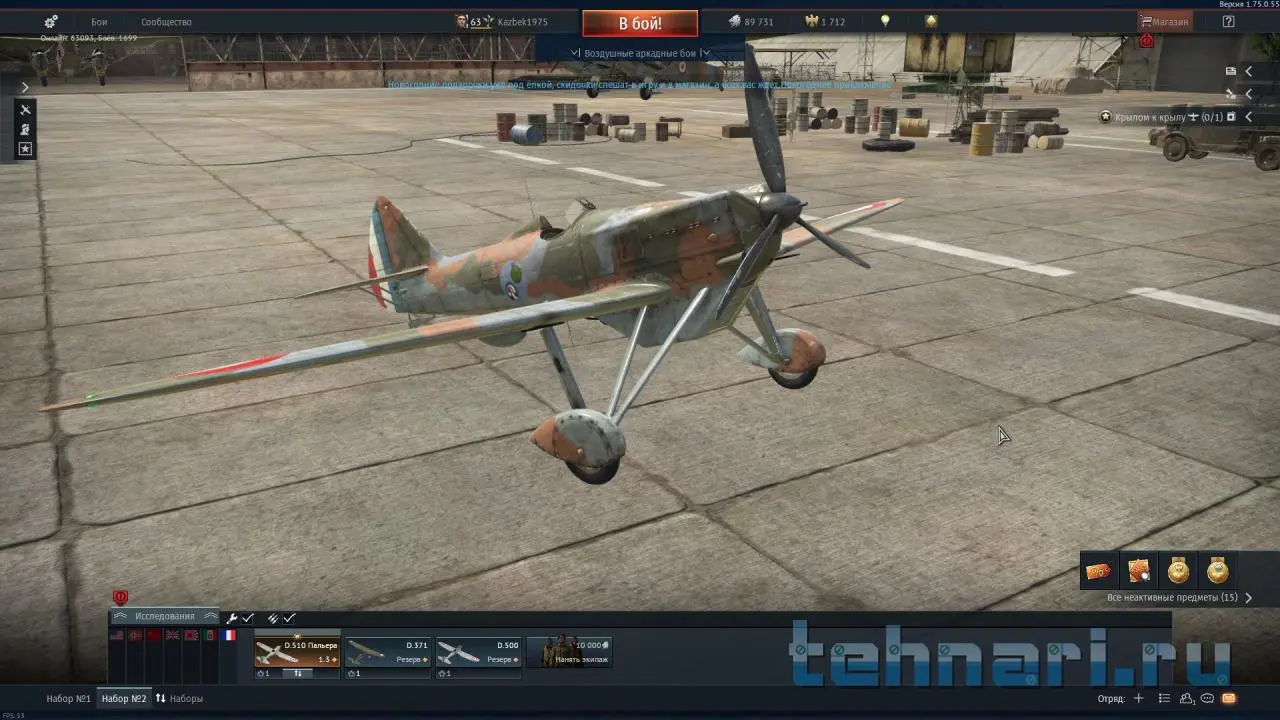This screenshot has height=720, width=1280.
Task: Open the "Исследования" research panel
Action: [165, 617]
